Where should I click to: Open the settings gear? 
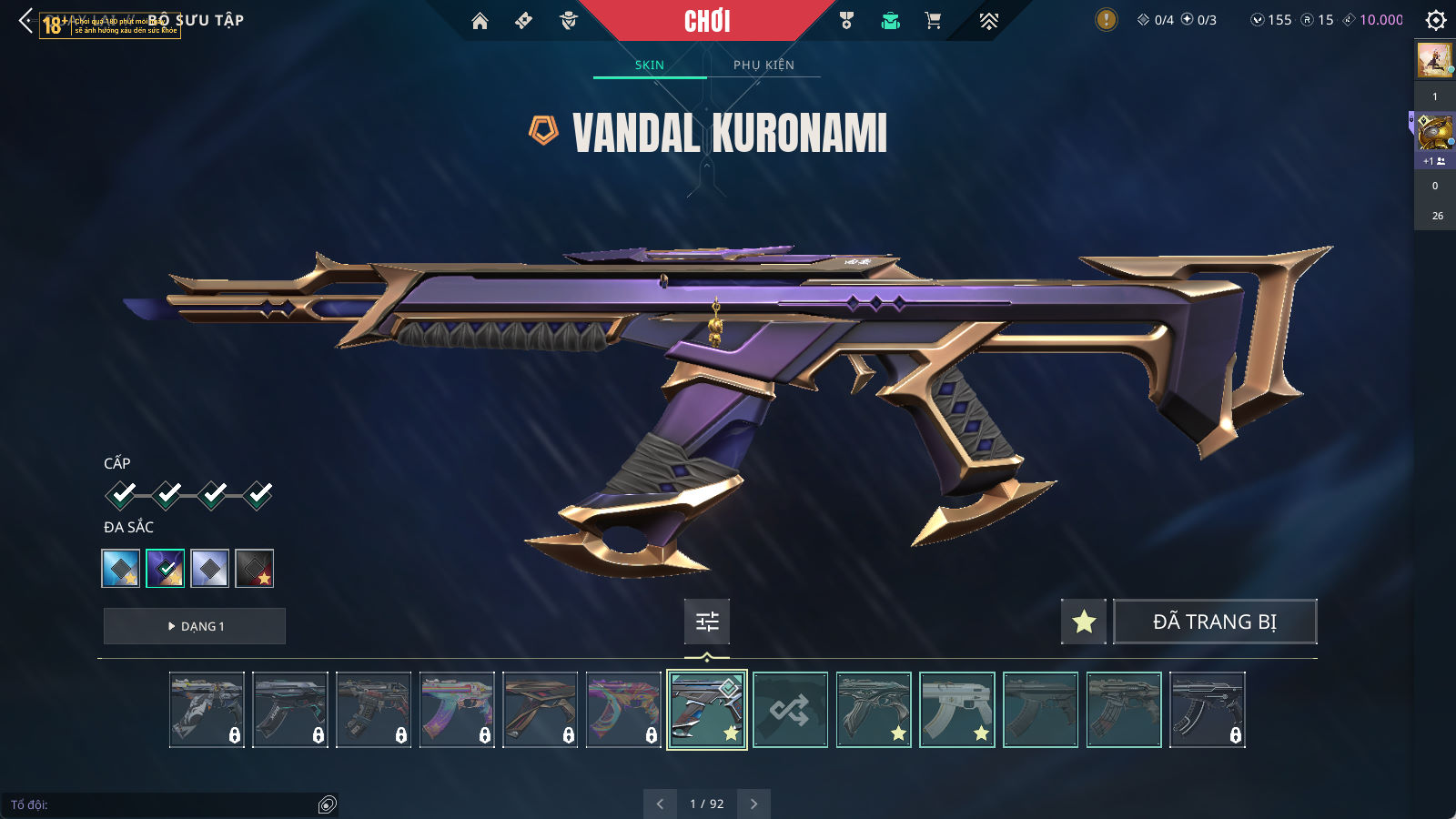click(x=1435, y=20)
